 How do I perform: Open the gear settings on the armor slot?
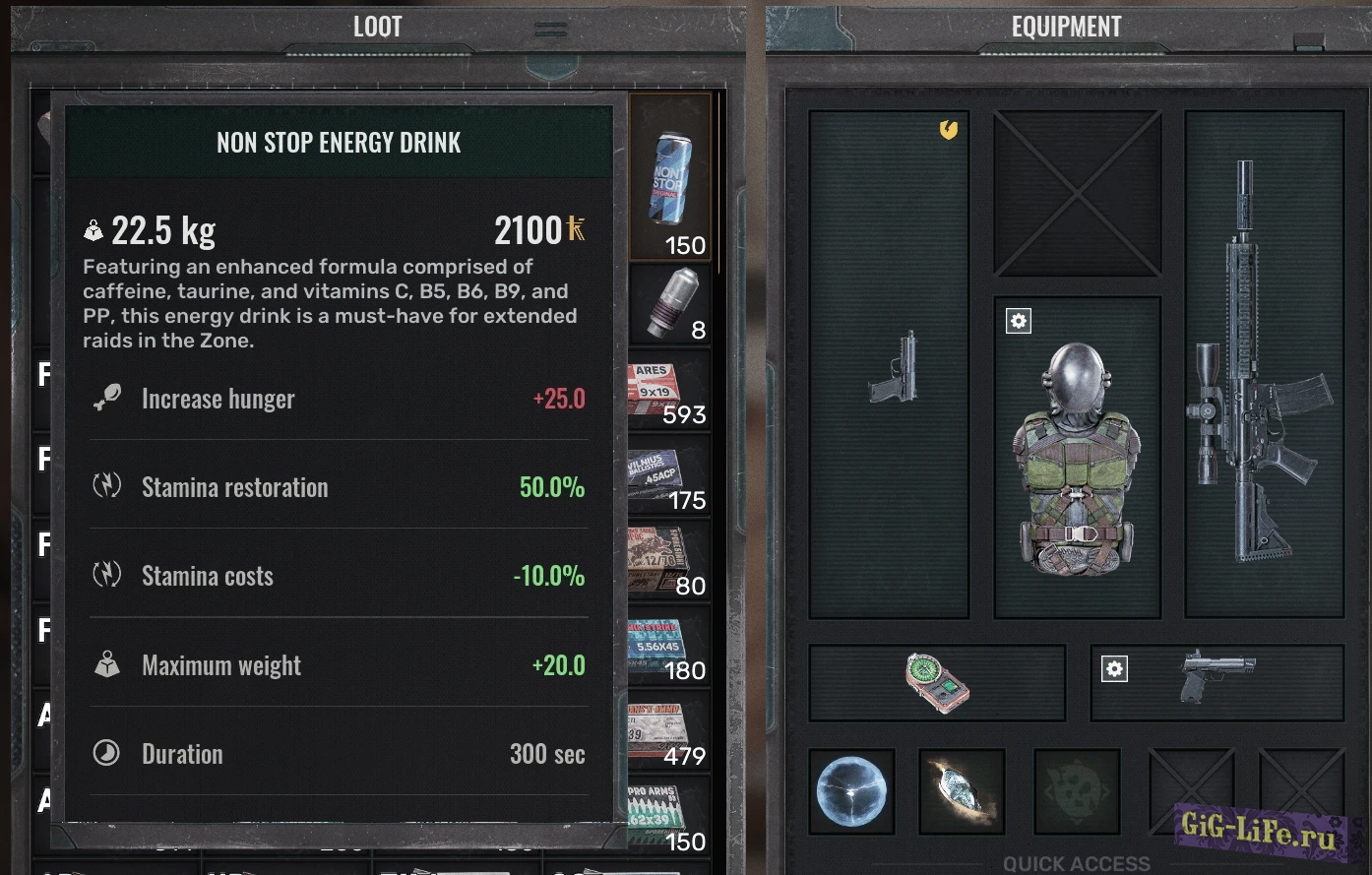coord(1019,321)
